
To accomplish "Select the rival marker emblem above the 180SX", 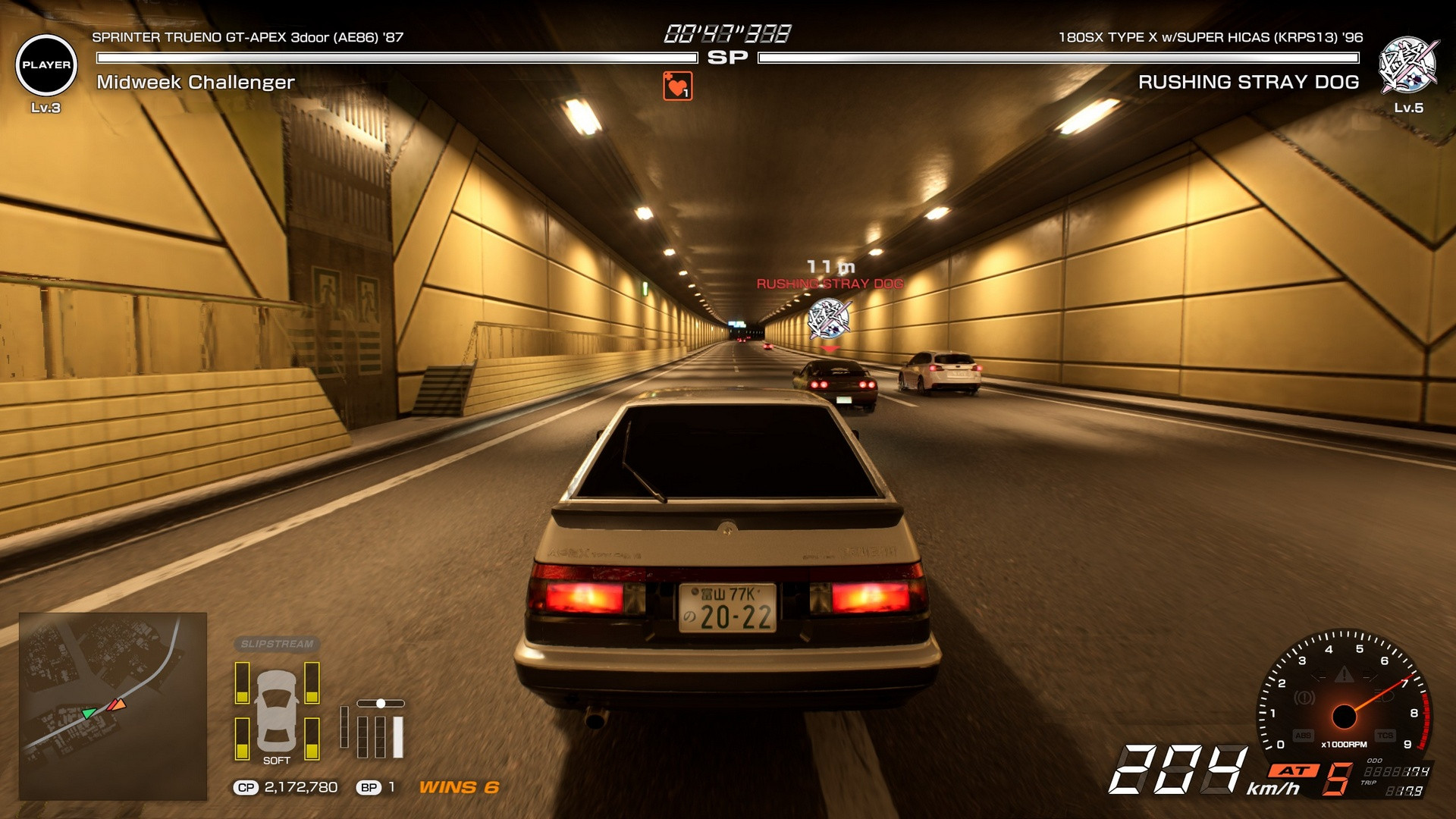I will pos(829,318).
